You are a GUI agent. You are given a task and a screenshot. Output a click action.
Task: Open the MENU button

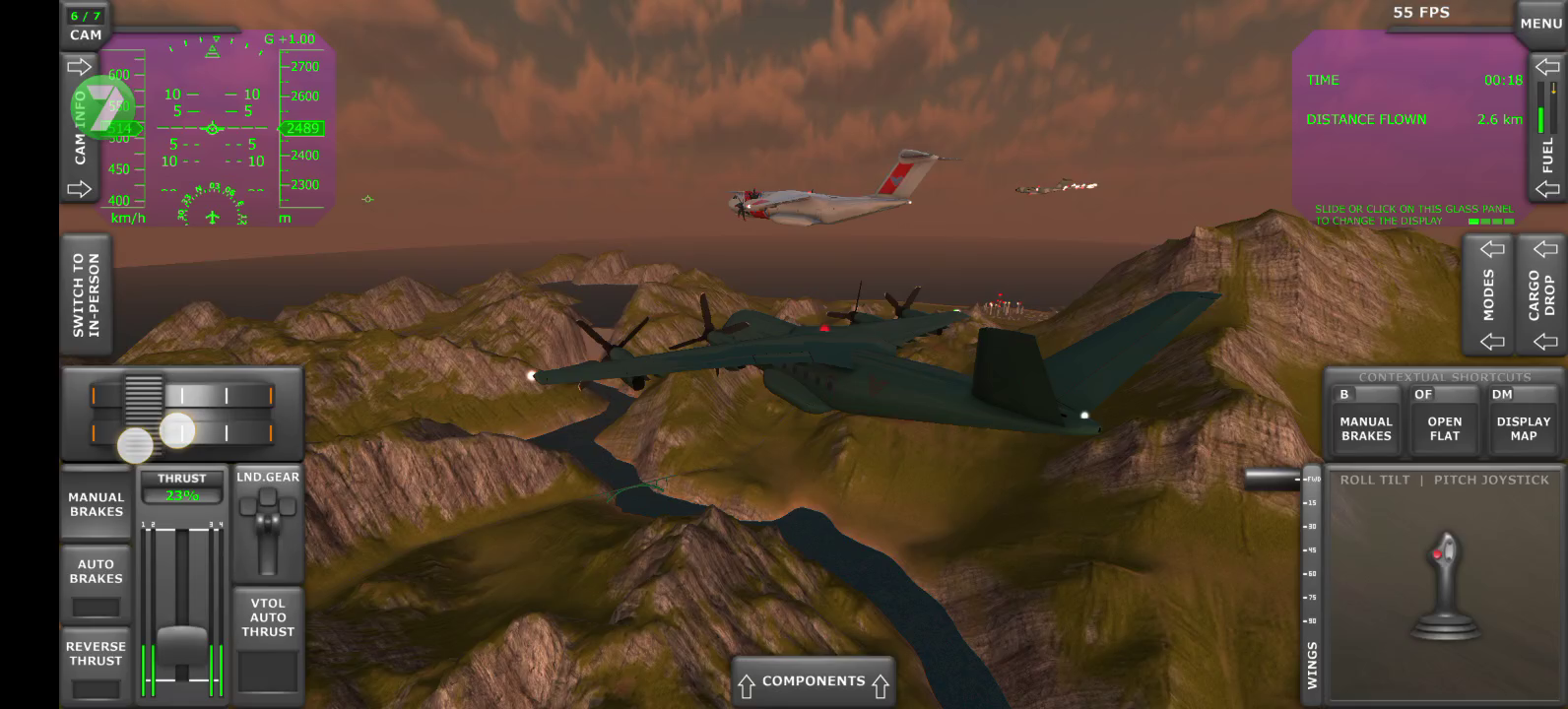1540,23
